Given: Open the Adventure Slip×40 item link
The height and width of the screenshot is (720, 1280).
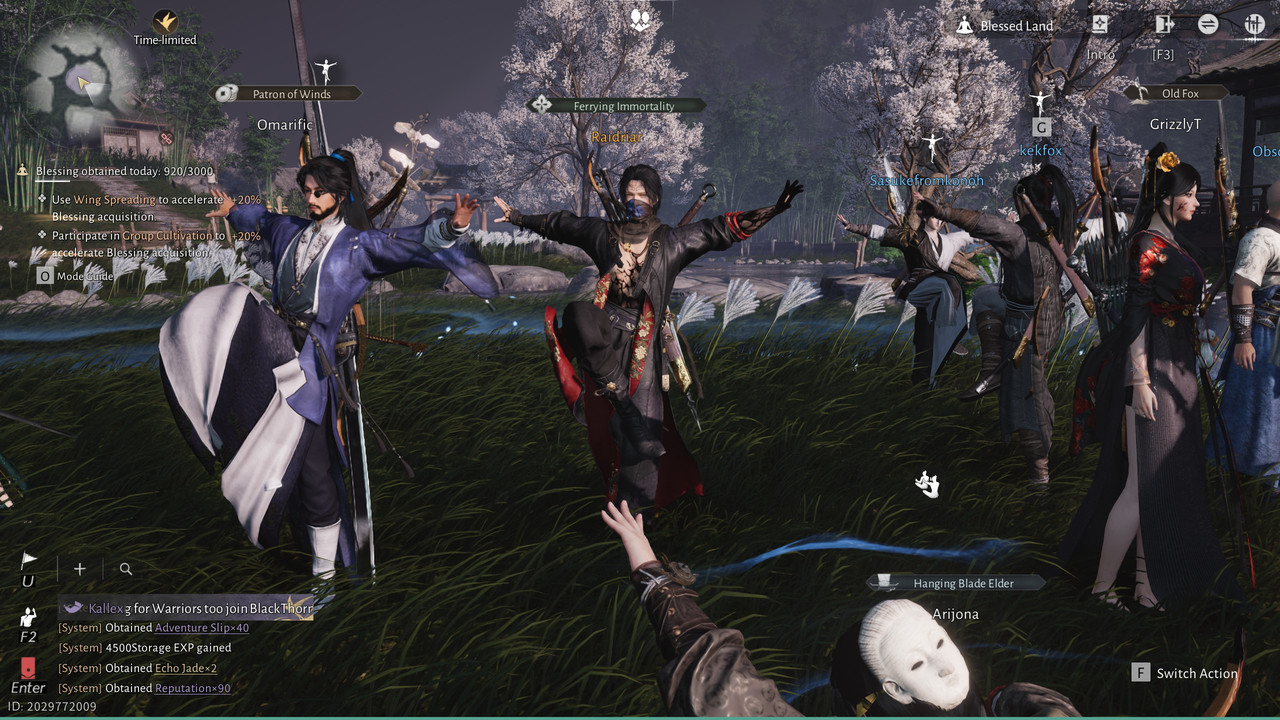Looking at the screenshot, I should 201,628.
